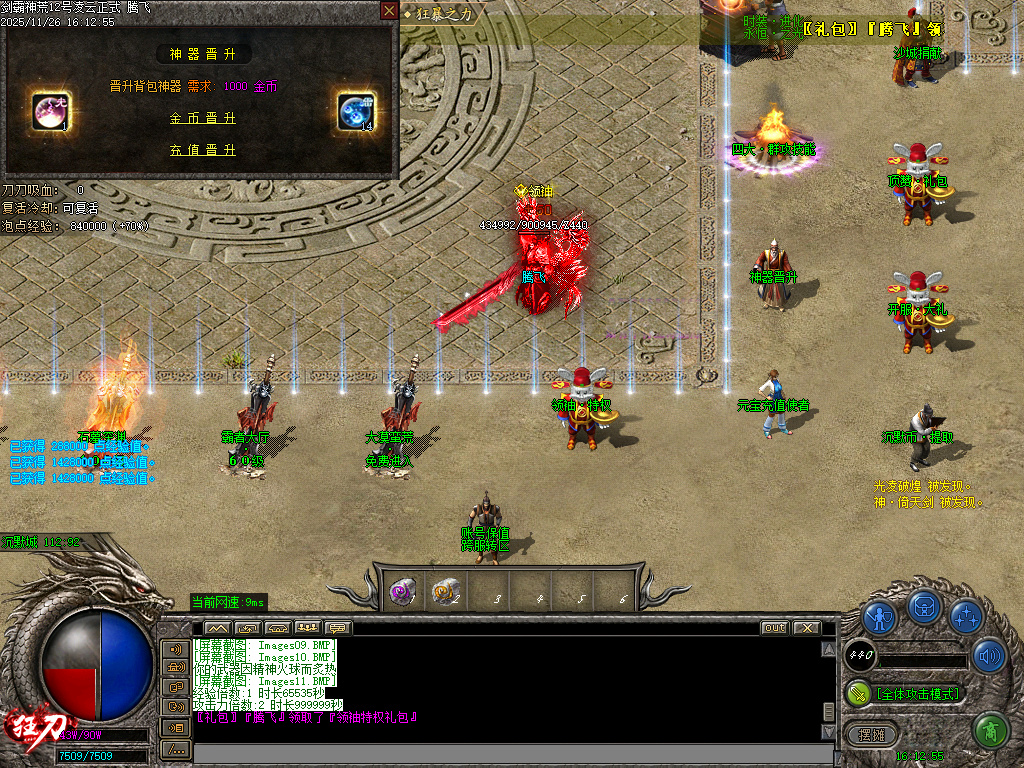Image resolution: width=1024 pixels, height=768 pixels.
Task: Choose the 充值晋升 upgrade option
Action: (x=203, y=150)
